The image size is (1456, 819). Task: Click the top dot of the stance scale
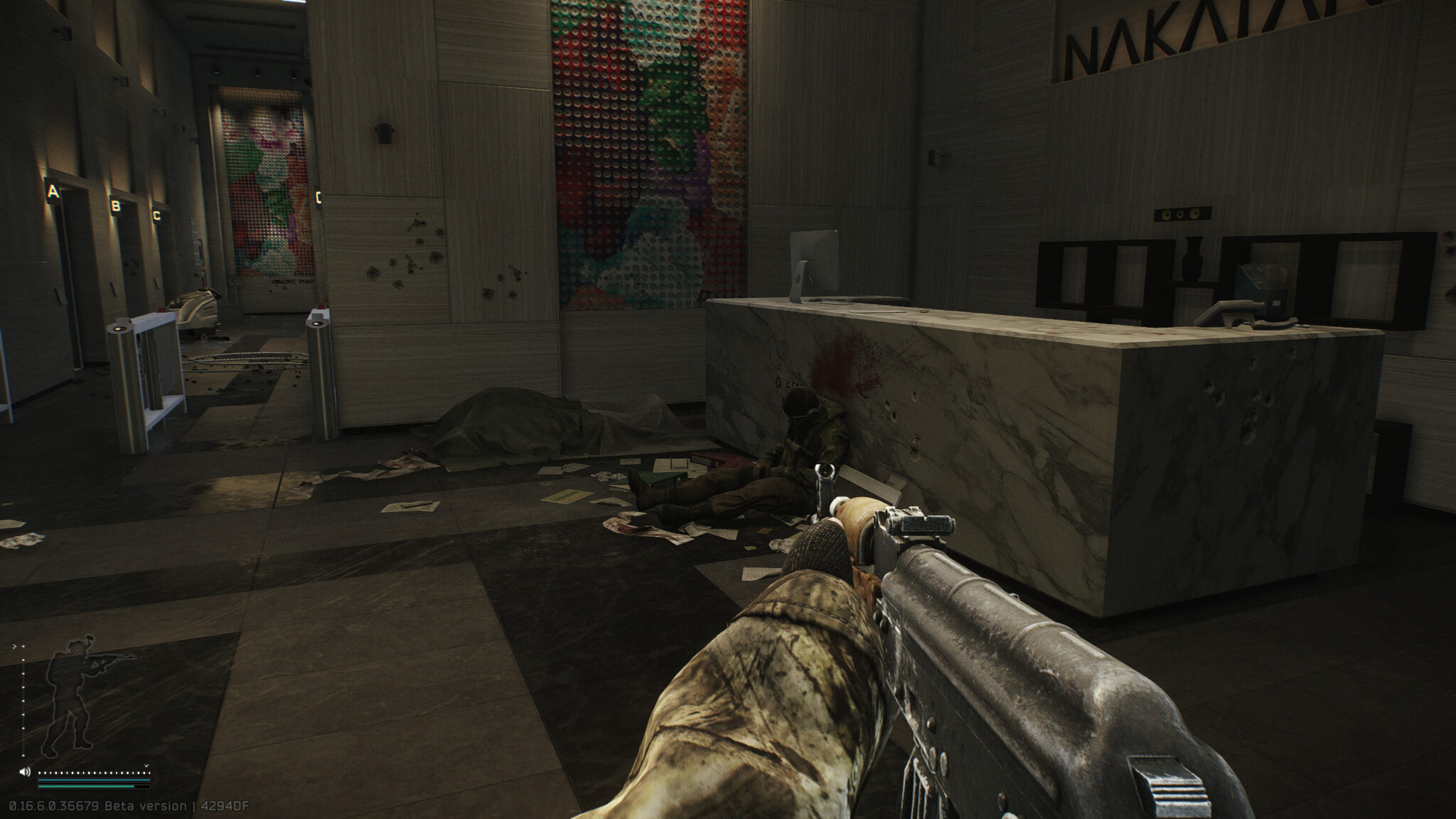click(x=23, y=646)
